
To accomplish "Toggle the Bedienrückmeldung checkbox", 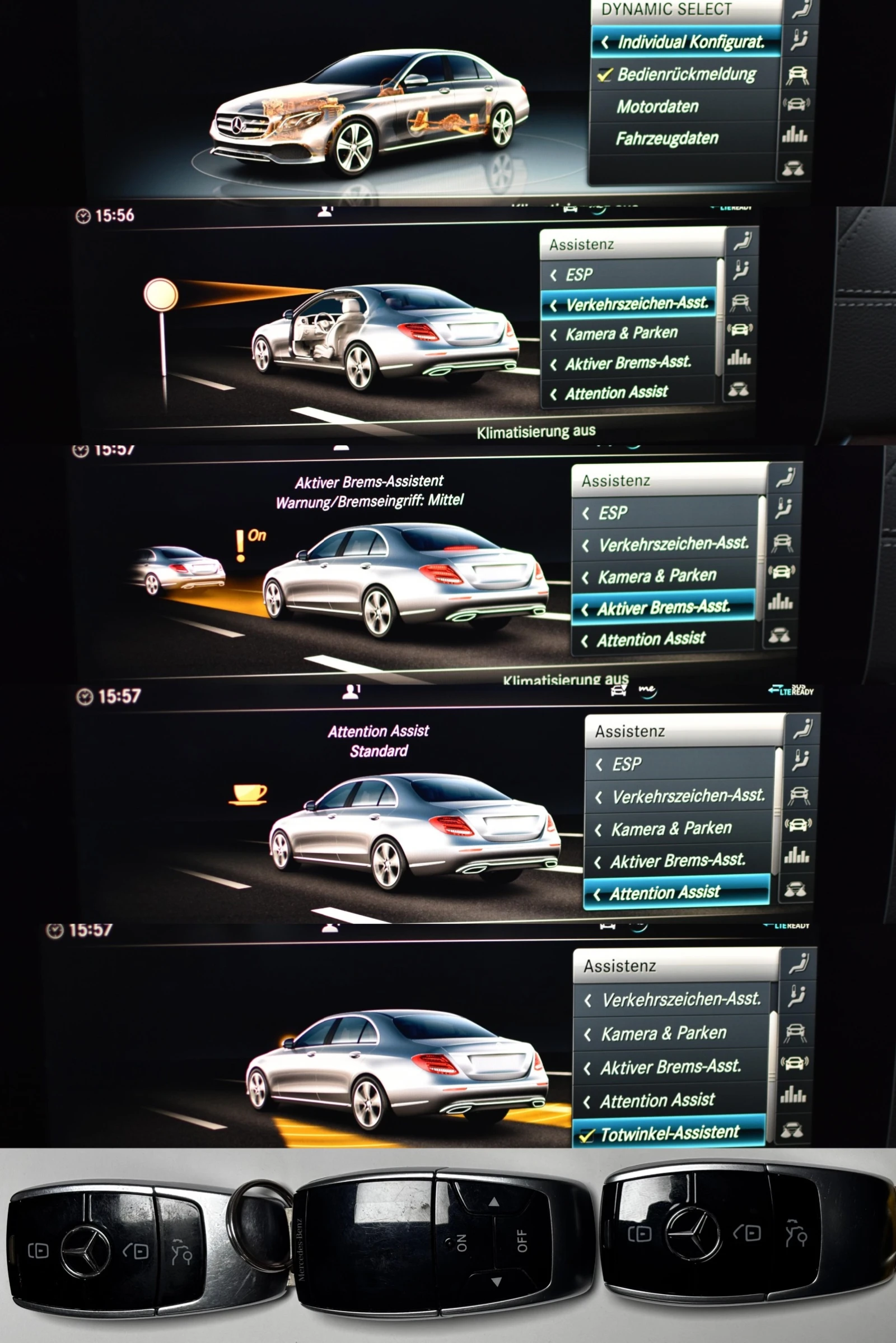I will (x=604, y=75).
